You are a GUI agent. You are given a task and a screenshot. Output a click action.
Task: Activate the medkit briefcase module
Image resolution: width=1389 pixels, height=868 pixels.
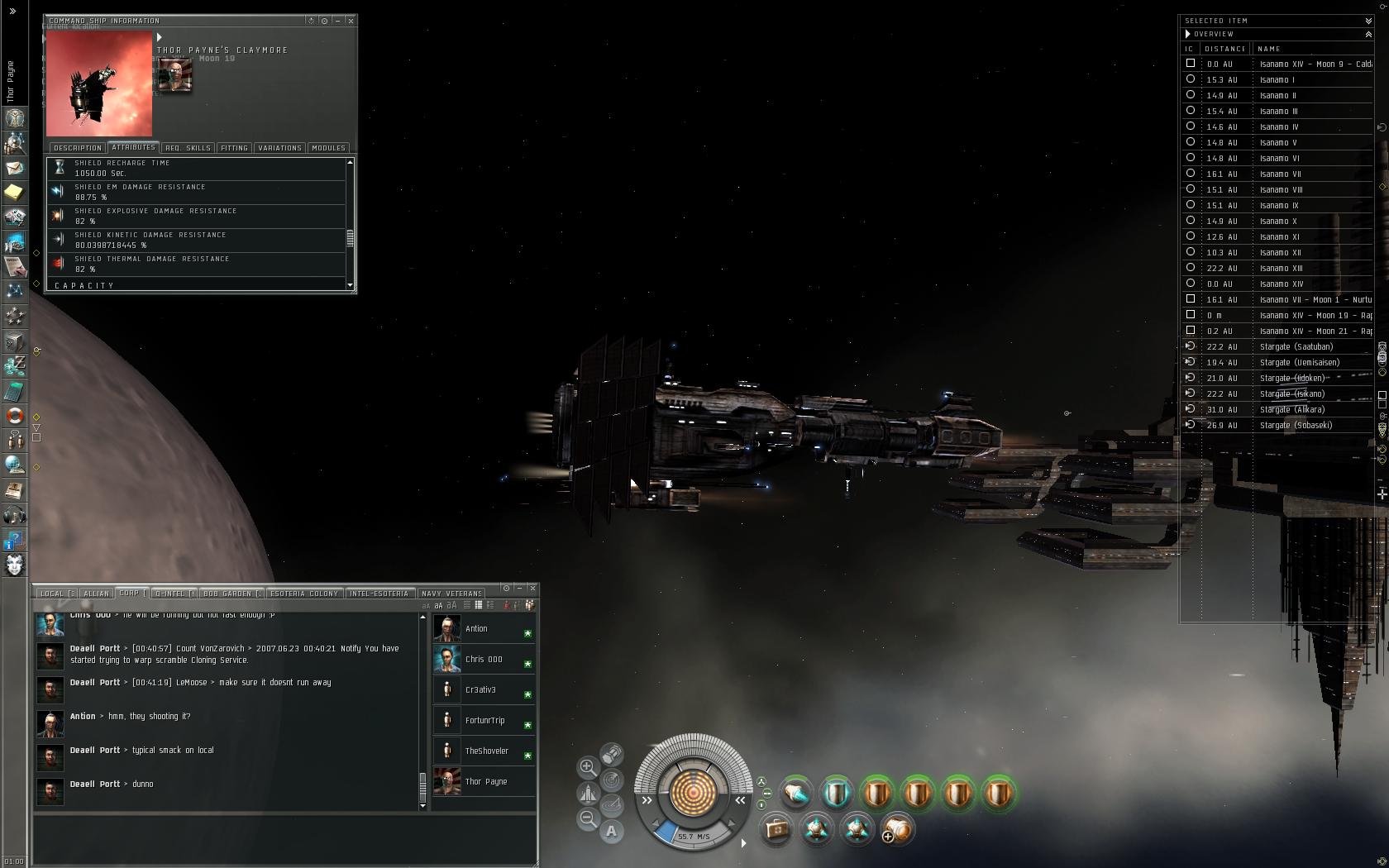[x=776, y=828]
